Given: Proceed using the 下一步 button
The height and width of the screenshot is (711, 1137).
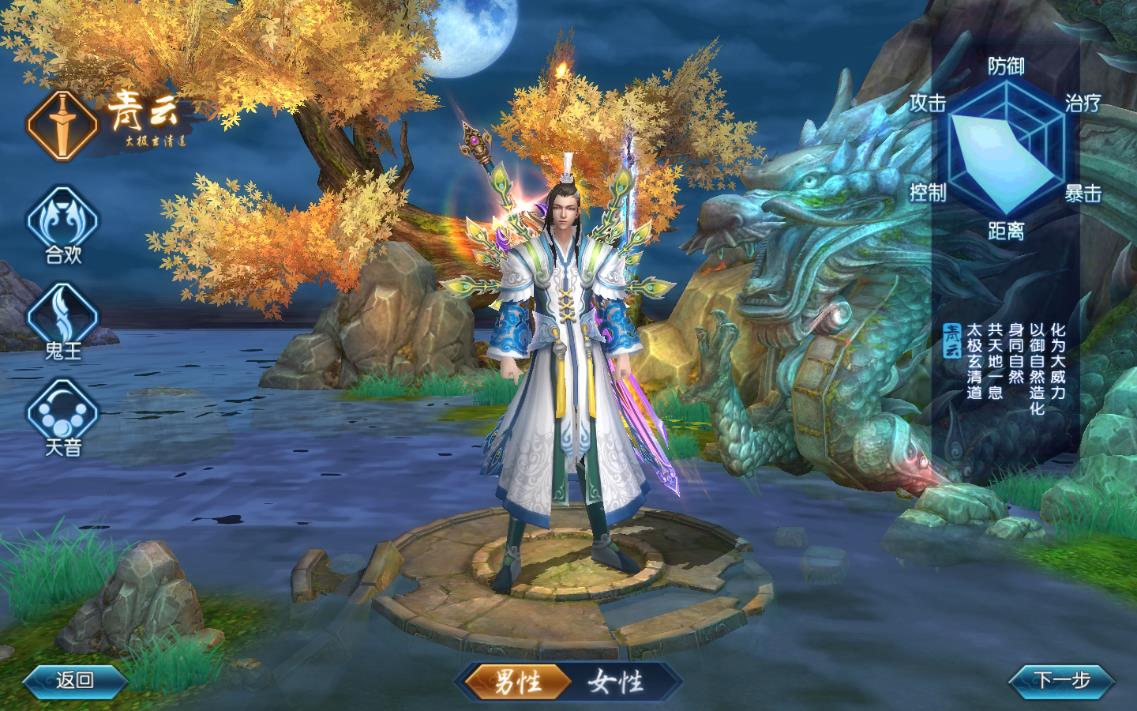Looking at the screenshot, I should pyautogui.click(x=1061, y=681).
